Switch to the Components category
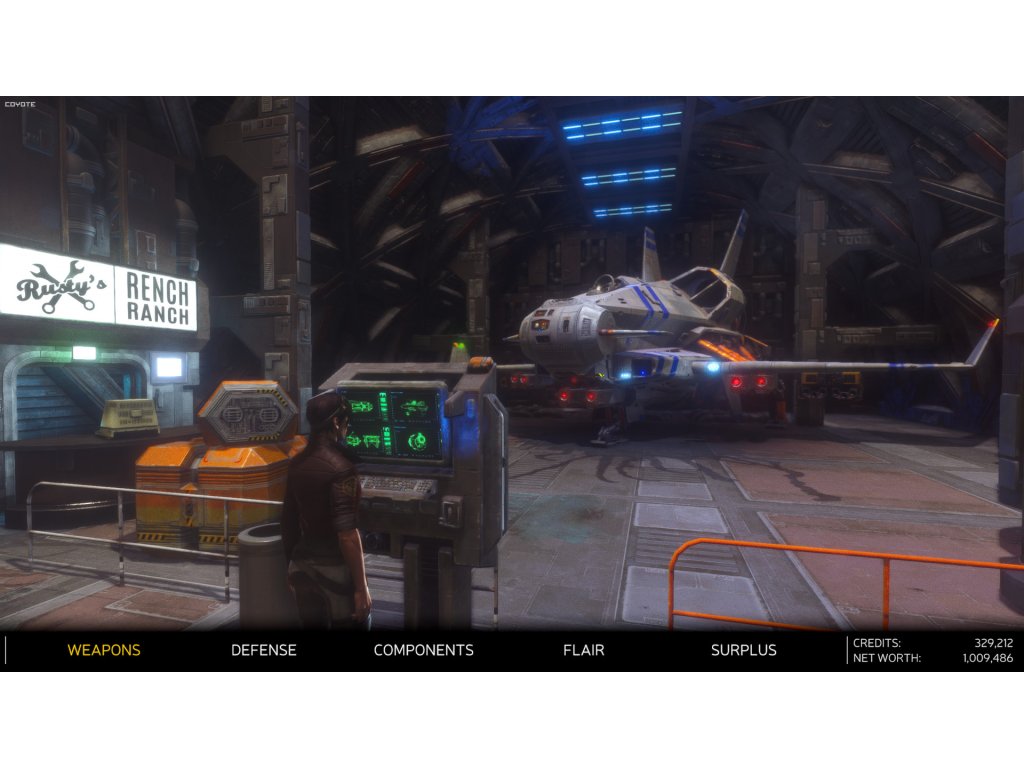The height and width of the screenshot is (768, 1024). coord(423,650)
